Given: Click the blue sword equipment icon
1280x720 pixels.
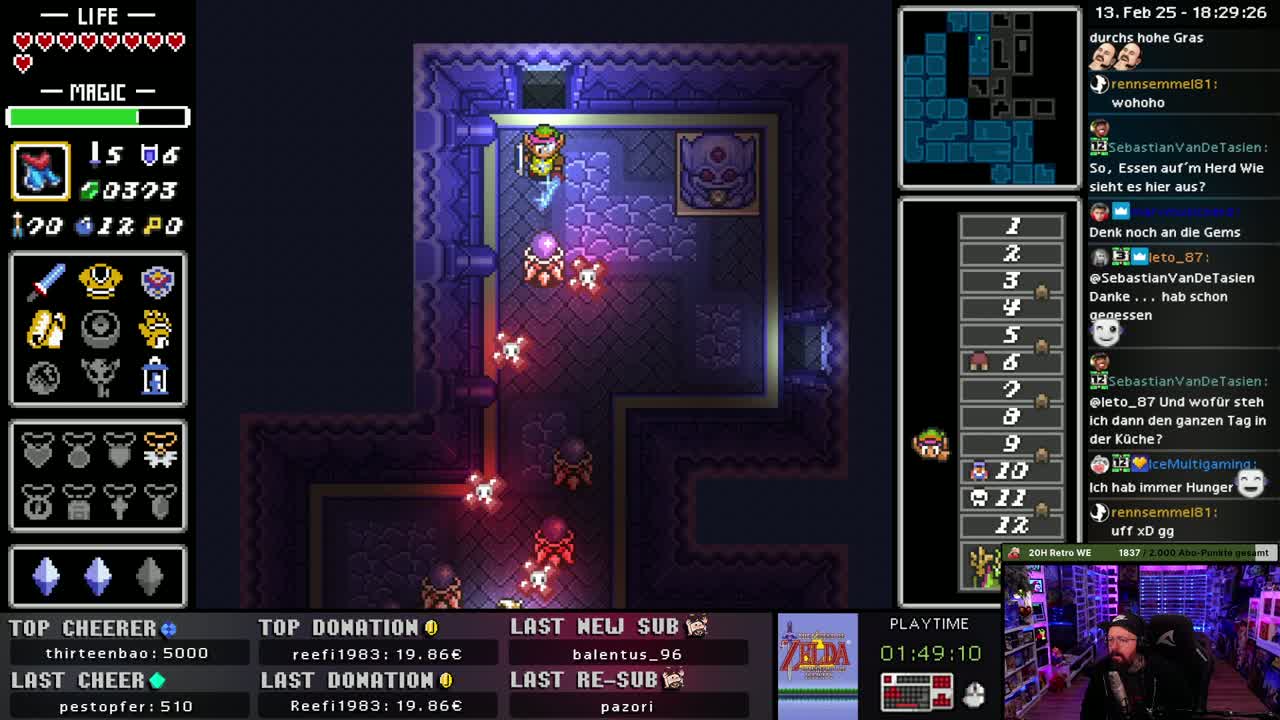Looking at the screenshot, I should [45, 282].
